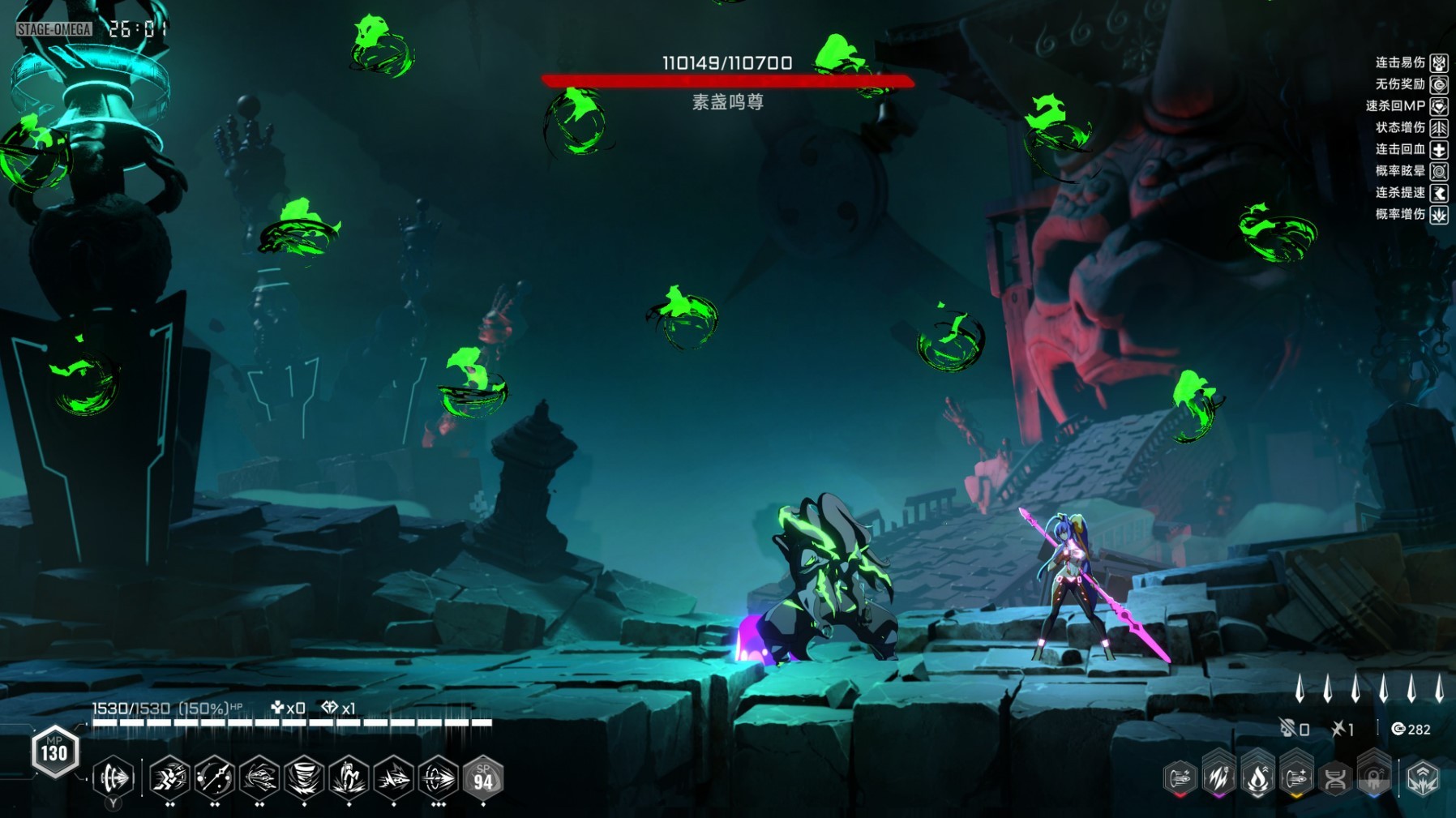This screenshot has height=818, width=1456.
Task: Activate the dashing runner skill icon
Action: pos(169,779)
